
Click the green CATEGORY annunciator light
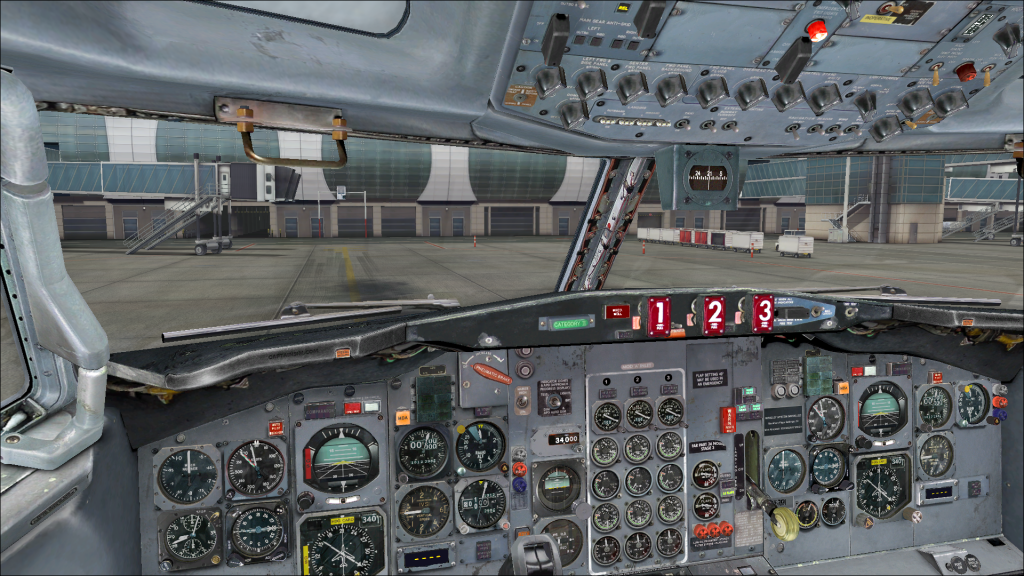coord(566,323)
